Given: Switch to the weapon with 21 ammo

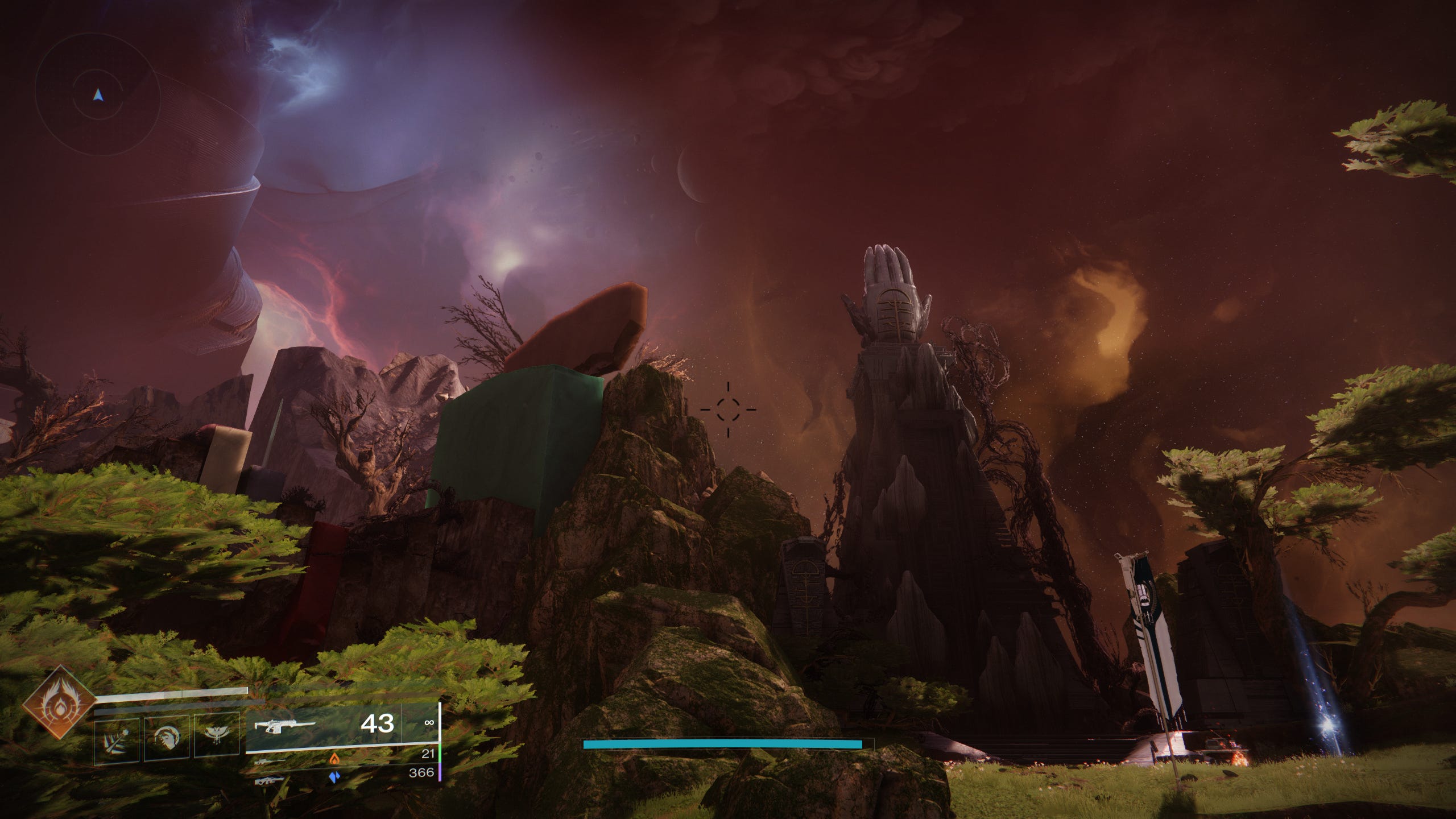Looking at the screenshot, I should point(271,760).
